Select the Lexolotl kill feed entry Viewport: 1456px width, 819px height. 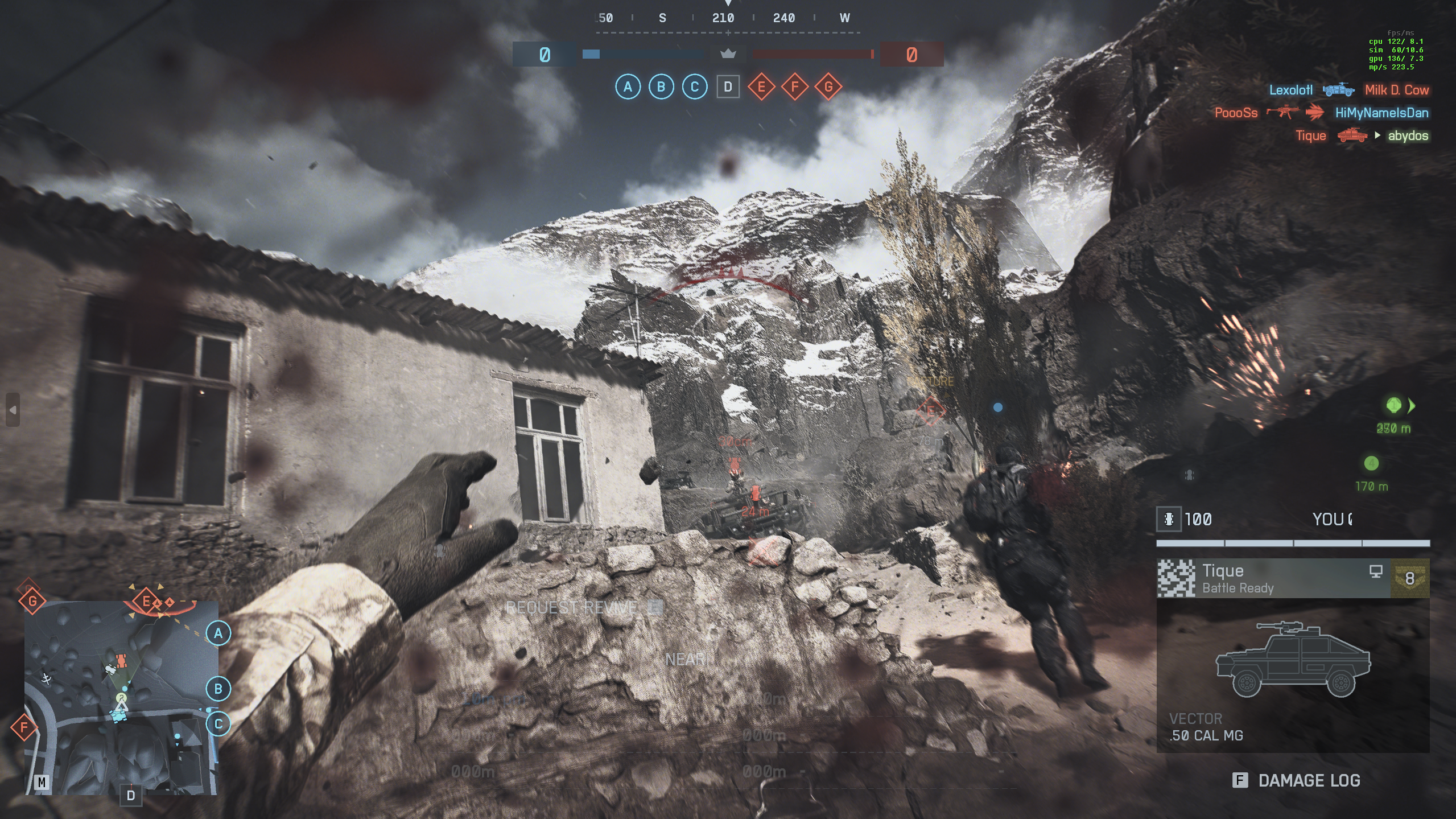(x=1348, y=90)
